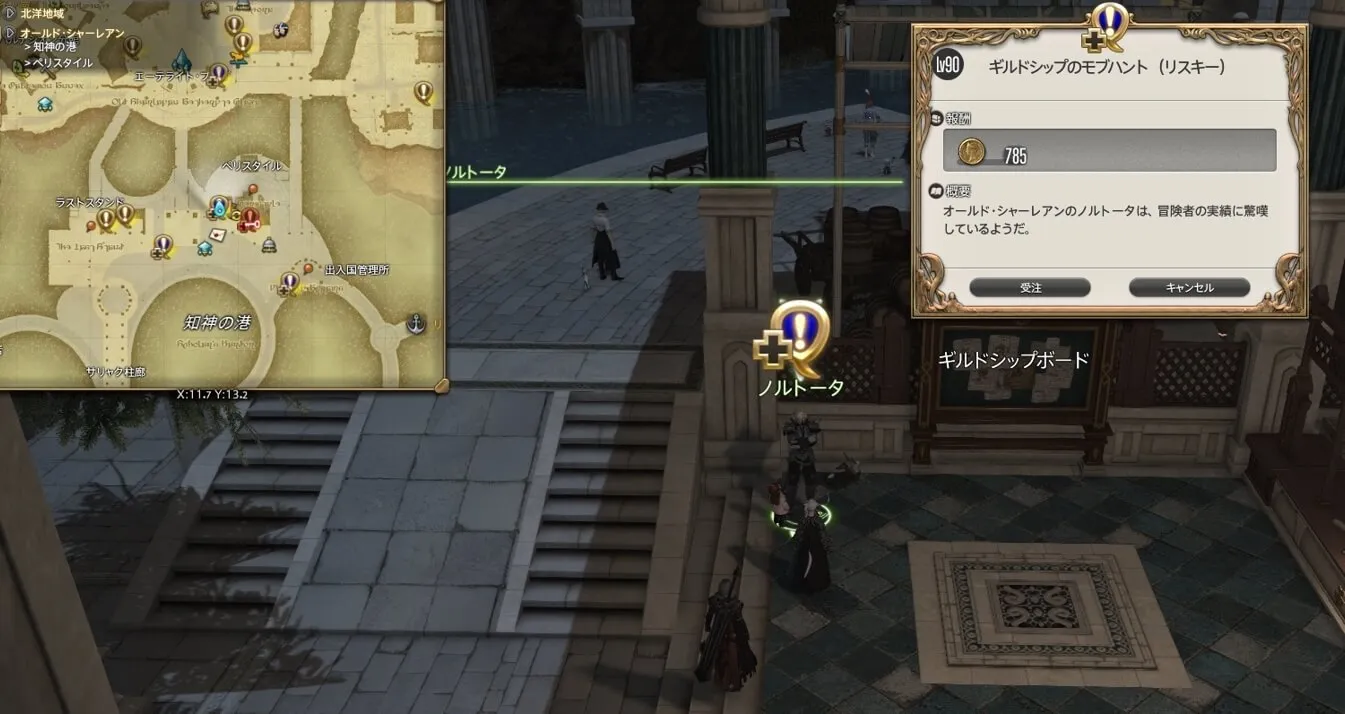Select the 北洋地域 region entry on the map

(x=42, y=14)
